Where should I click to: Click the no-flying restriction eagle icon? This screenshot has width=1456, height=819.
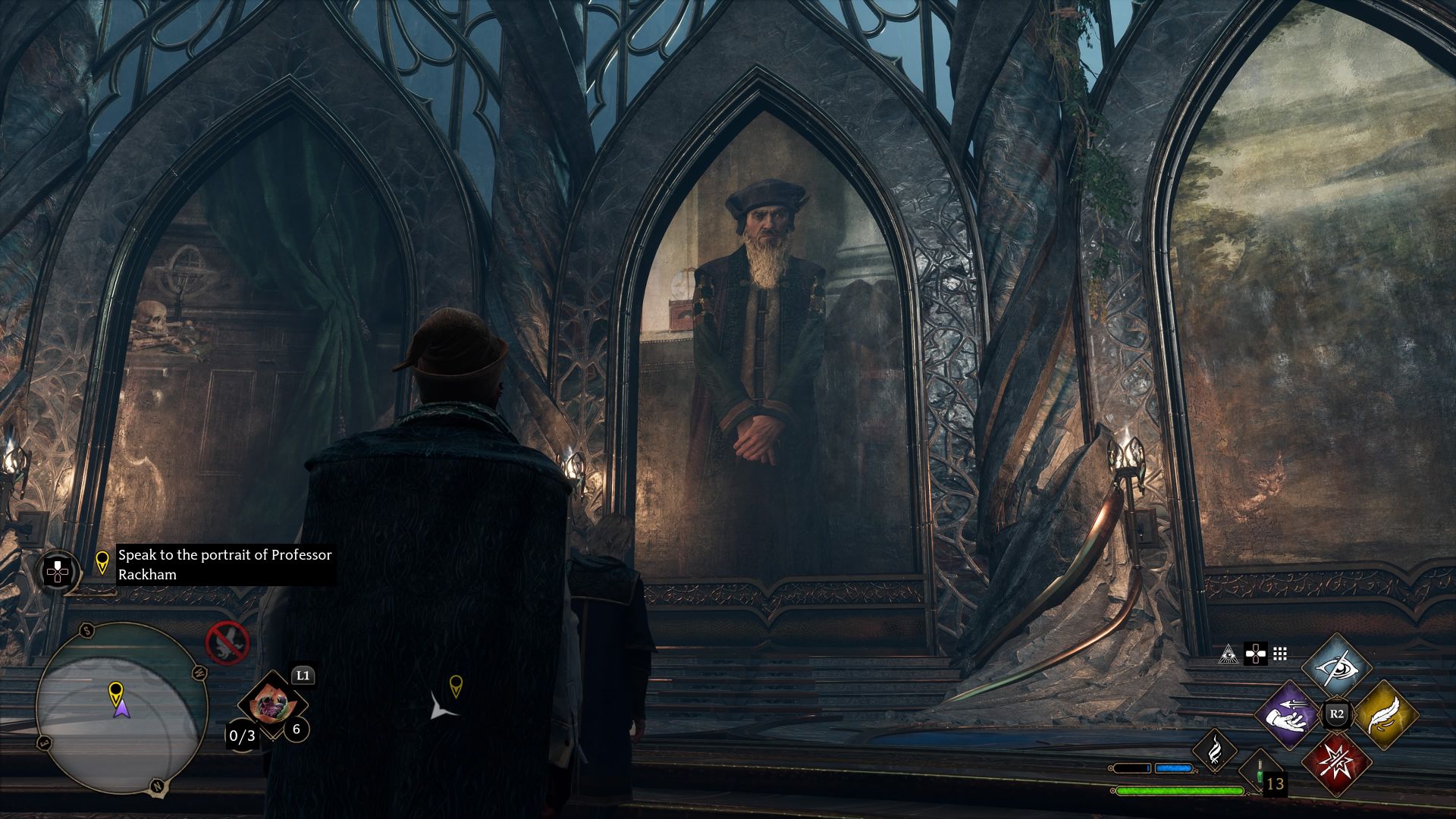(x=227, y=643)
